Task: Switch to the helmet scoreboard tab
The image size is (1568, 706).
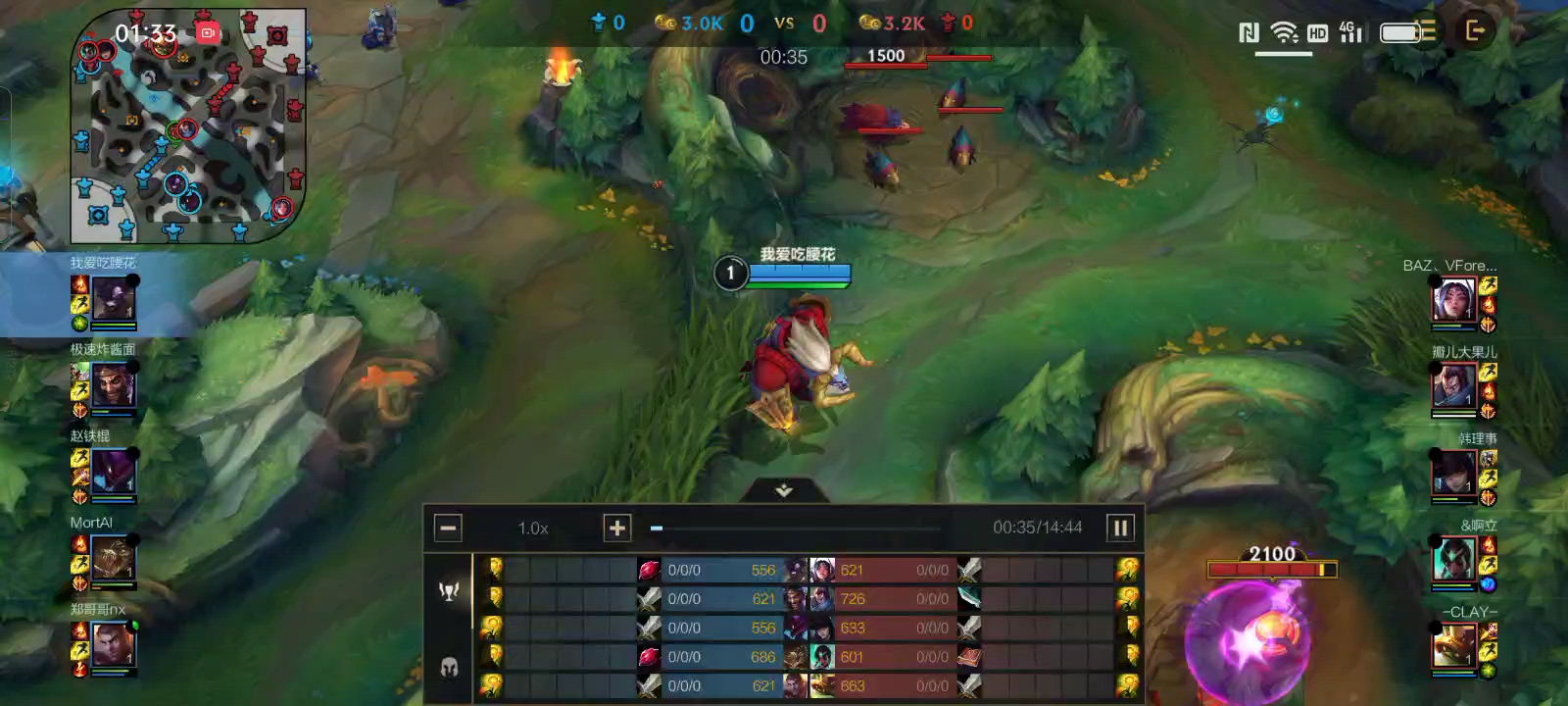Action: [449, 669]
